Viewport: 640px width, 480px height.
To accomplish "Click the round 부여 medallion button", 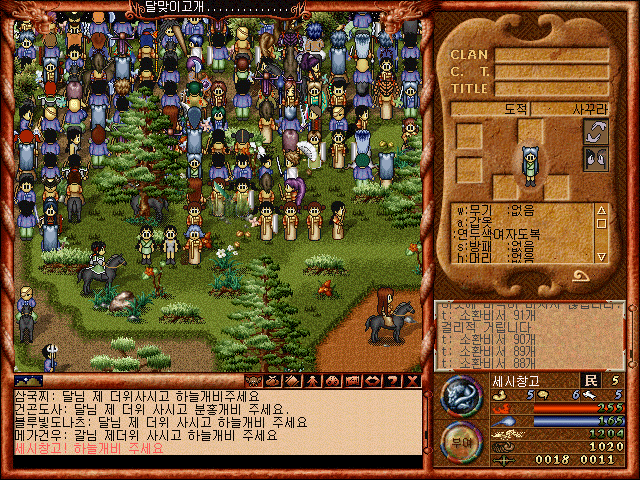I will pos(461,441).
